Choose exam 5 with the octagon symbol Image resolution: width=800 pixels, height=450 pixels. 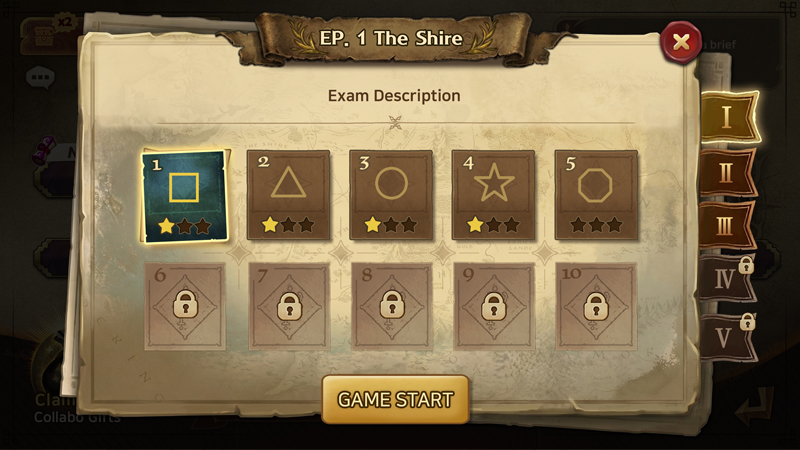click(597, 195)
